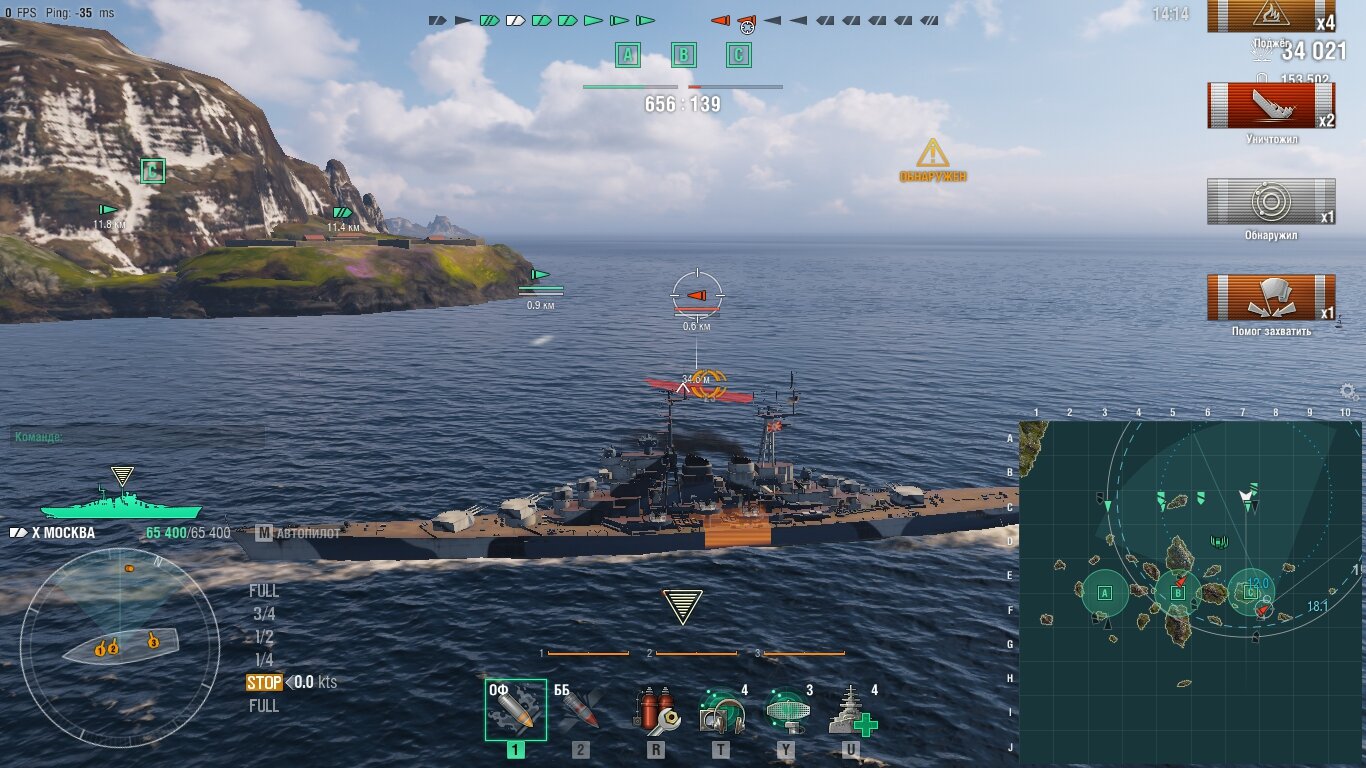
Task: Activate the Damage Control Party consumable
Action: pyautogui.click(x=656, y=711)
